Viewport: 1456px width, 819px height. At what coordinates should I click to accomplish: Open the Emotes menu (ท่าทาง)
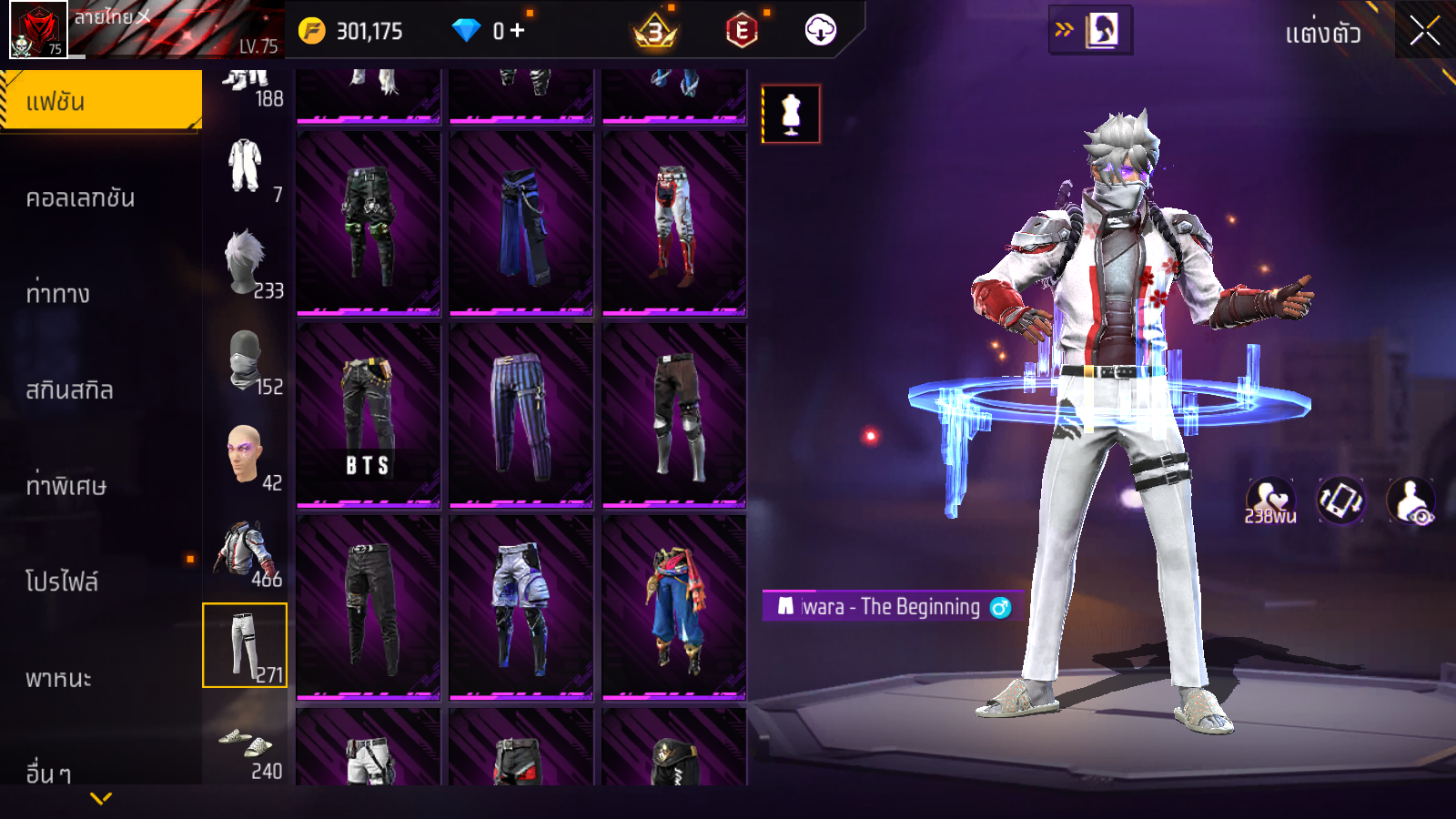(x=57, y=294)
